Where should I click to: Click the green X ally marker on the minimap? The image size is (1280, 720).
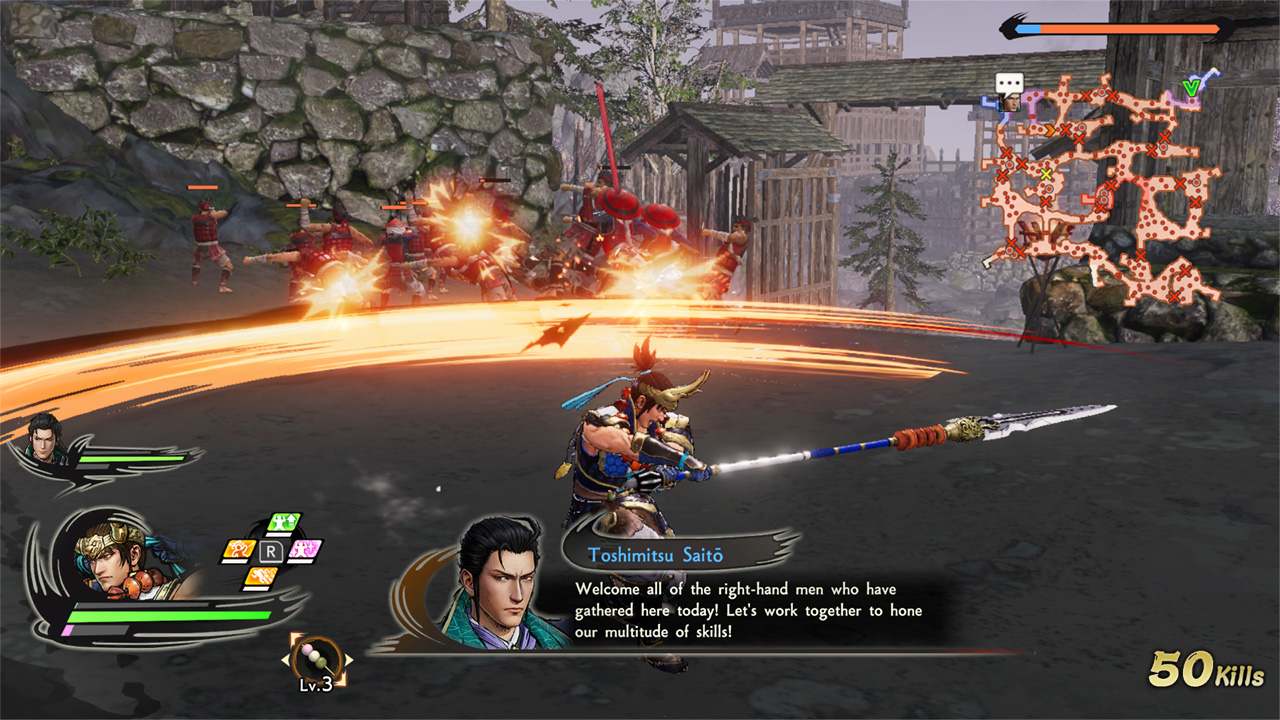coord(1046,173)
